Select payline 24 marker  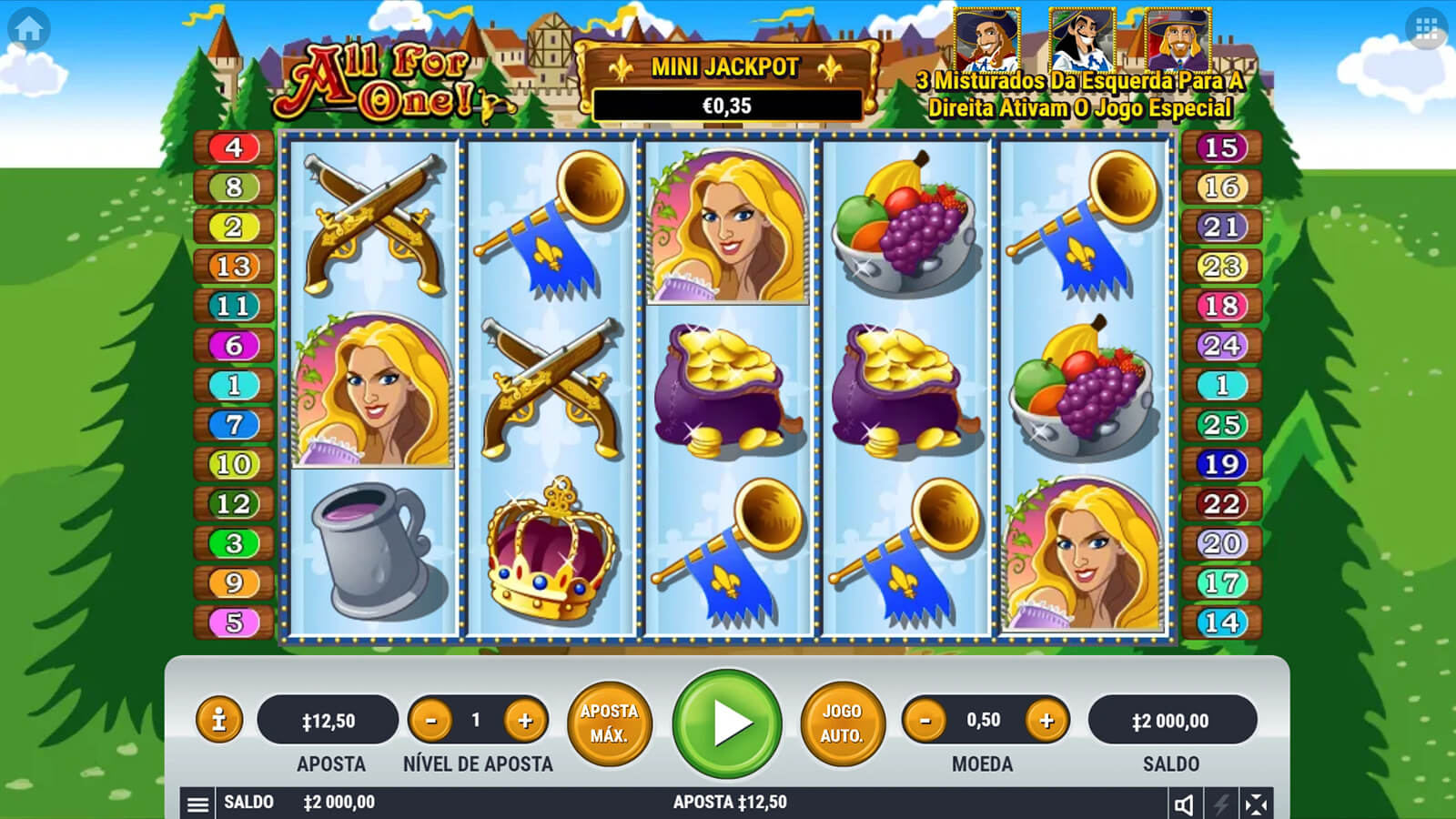click(x=1221, y=346)
